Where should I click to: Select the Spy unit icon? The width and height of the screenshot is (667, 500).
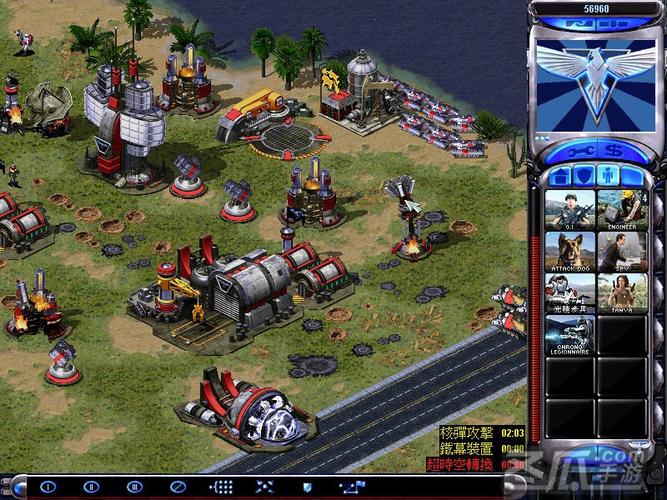pos(622,251)
